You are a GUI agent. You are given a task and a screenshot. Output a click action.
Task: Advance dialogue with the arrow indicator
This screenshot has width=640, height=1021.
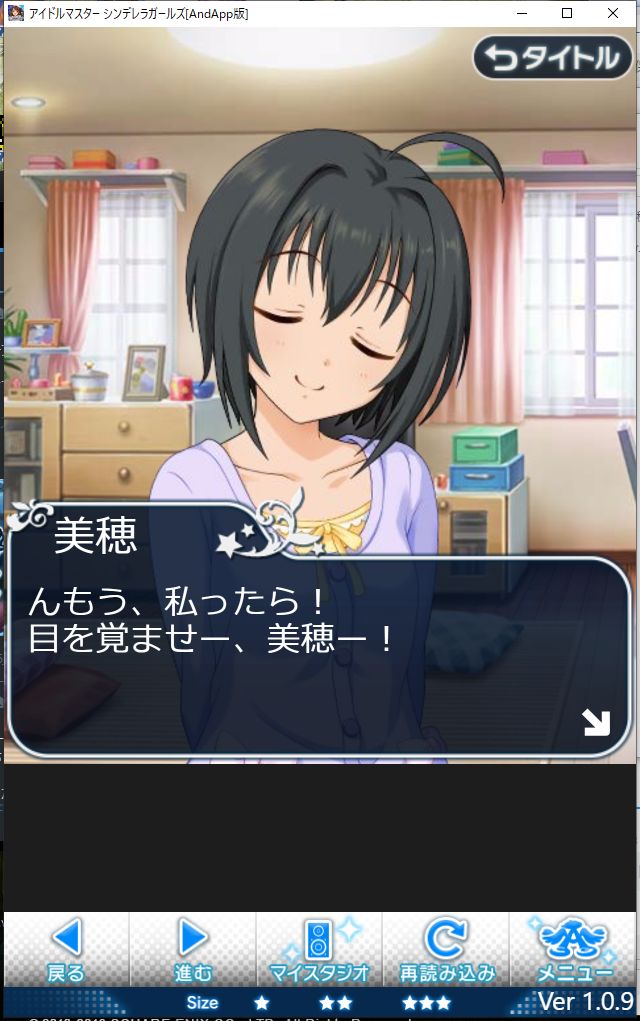point(596,722)
